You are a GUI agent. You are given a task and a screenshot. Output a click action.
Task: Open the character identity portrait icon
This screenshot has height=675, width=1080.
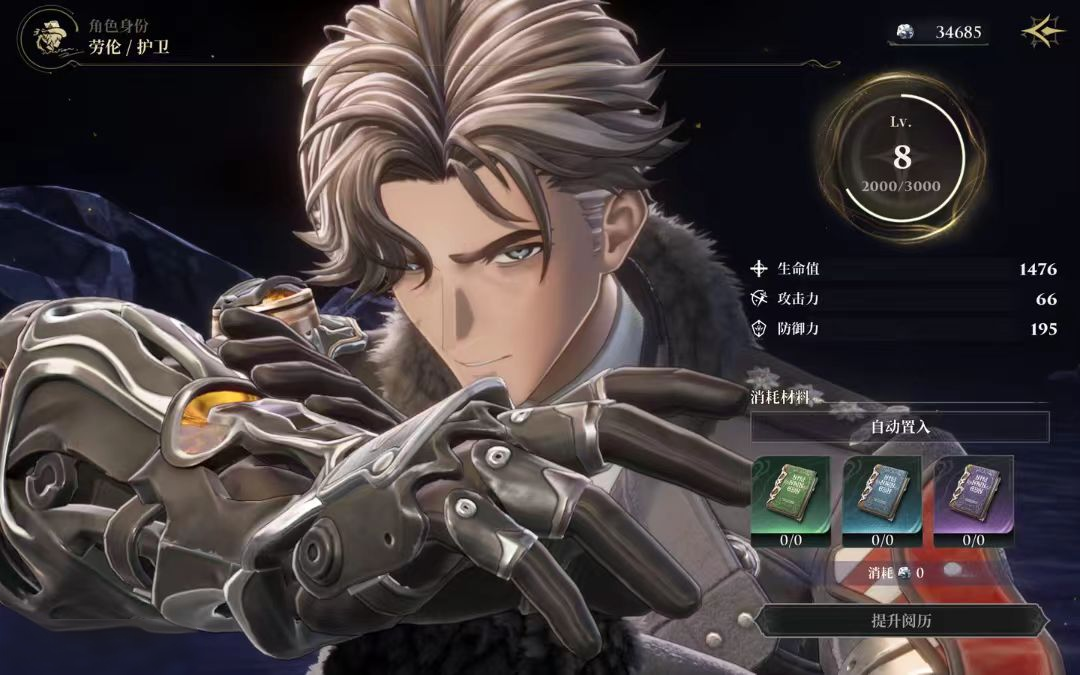(44, 36)
